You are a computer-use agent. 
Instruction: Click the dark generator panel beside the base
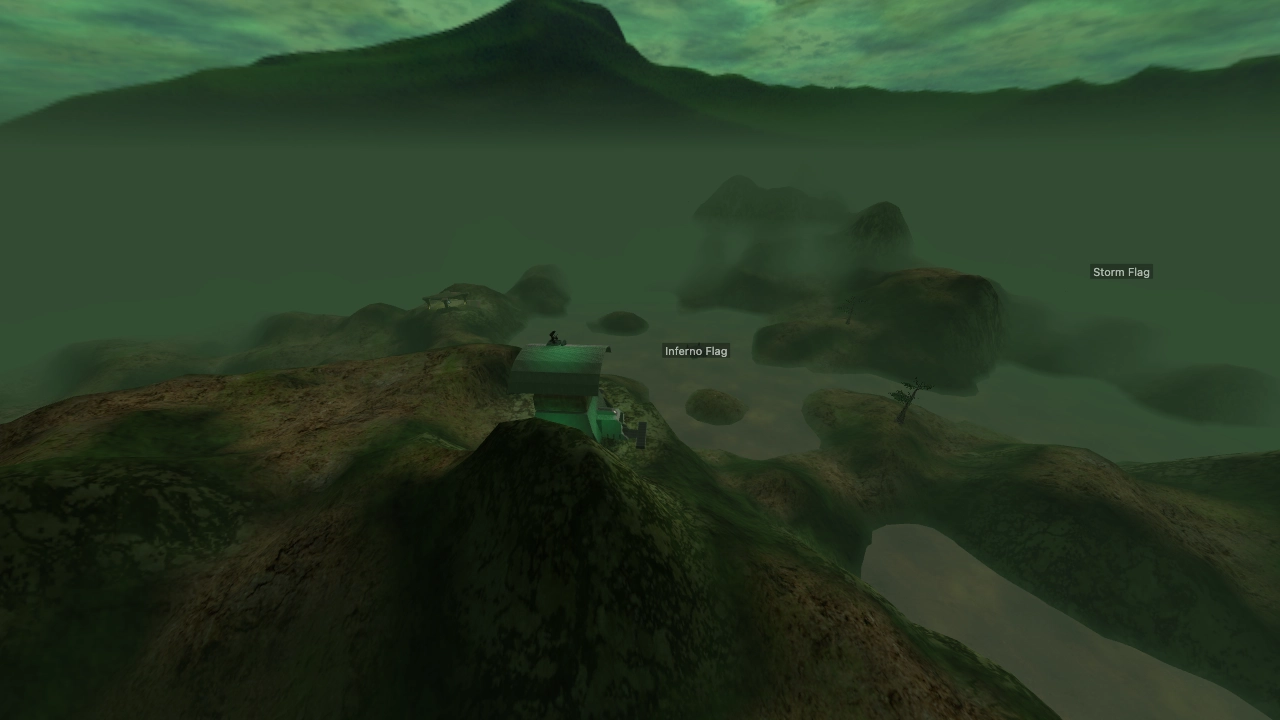(x=641, y=434)
